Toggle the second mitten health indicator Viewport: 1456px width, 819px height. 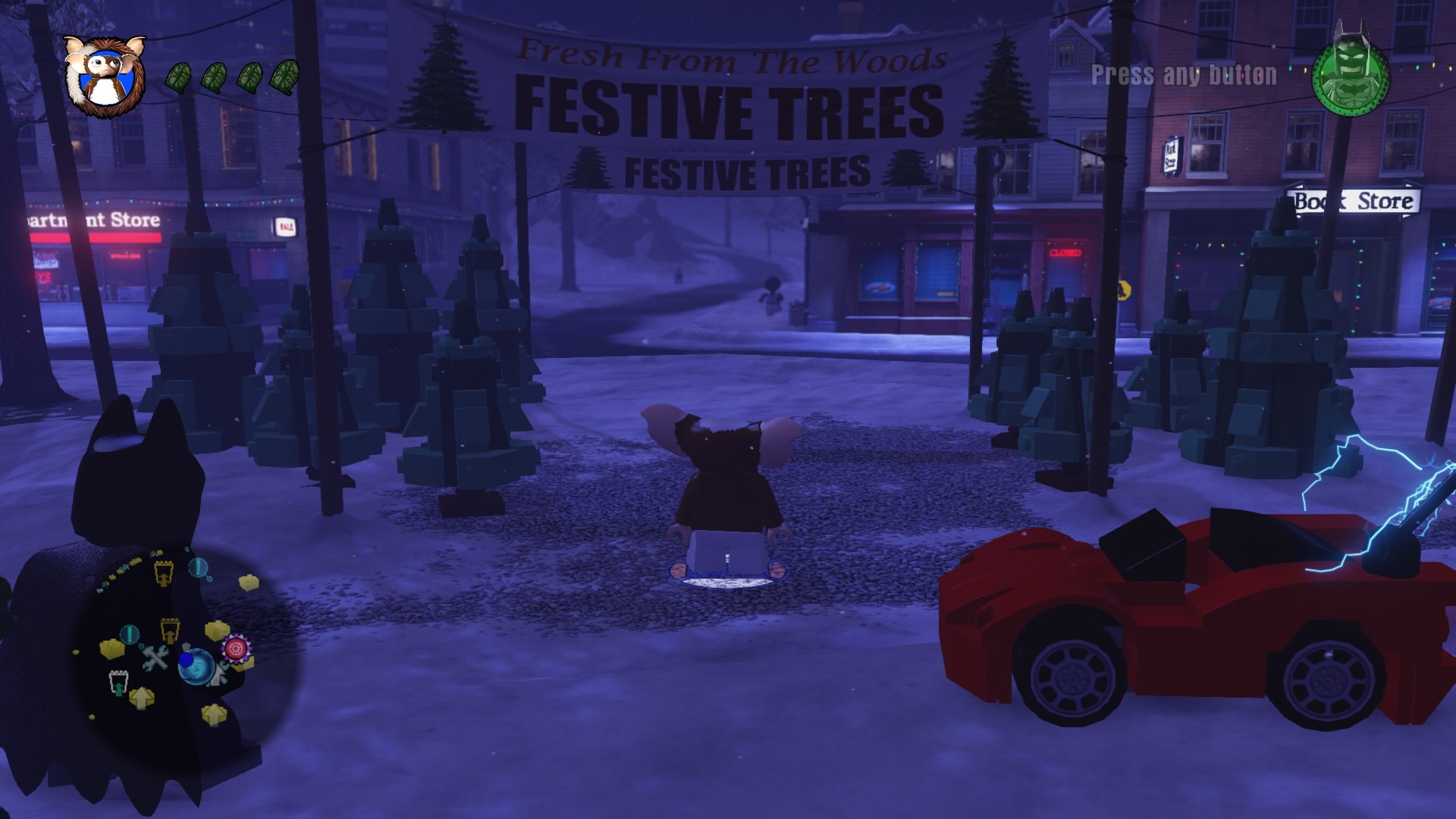[x=215, y=78]
